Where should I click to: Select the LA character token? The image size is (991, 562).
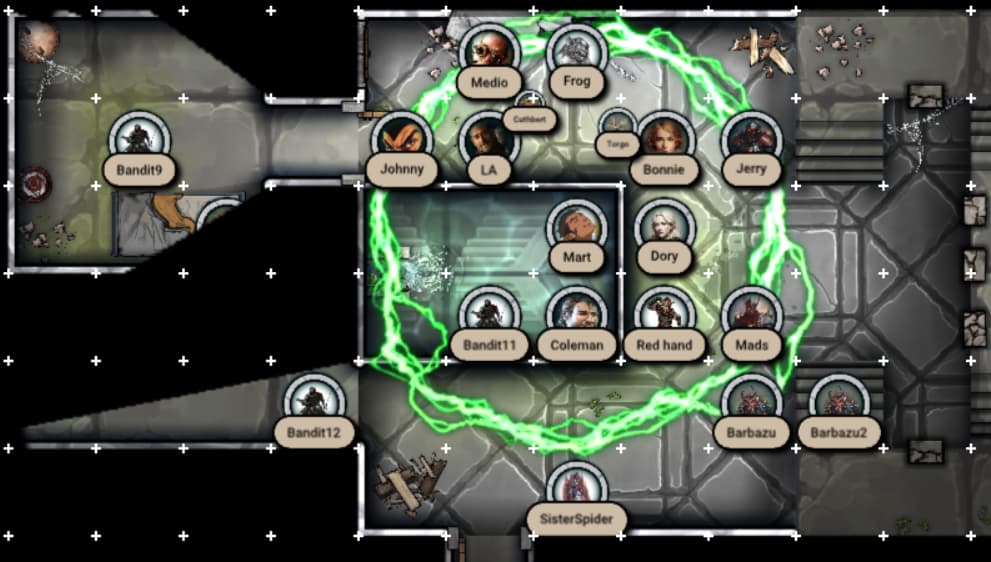click(x=489, y=141)
